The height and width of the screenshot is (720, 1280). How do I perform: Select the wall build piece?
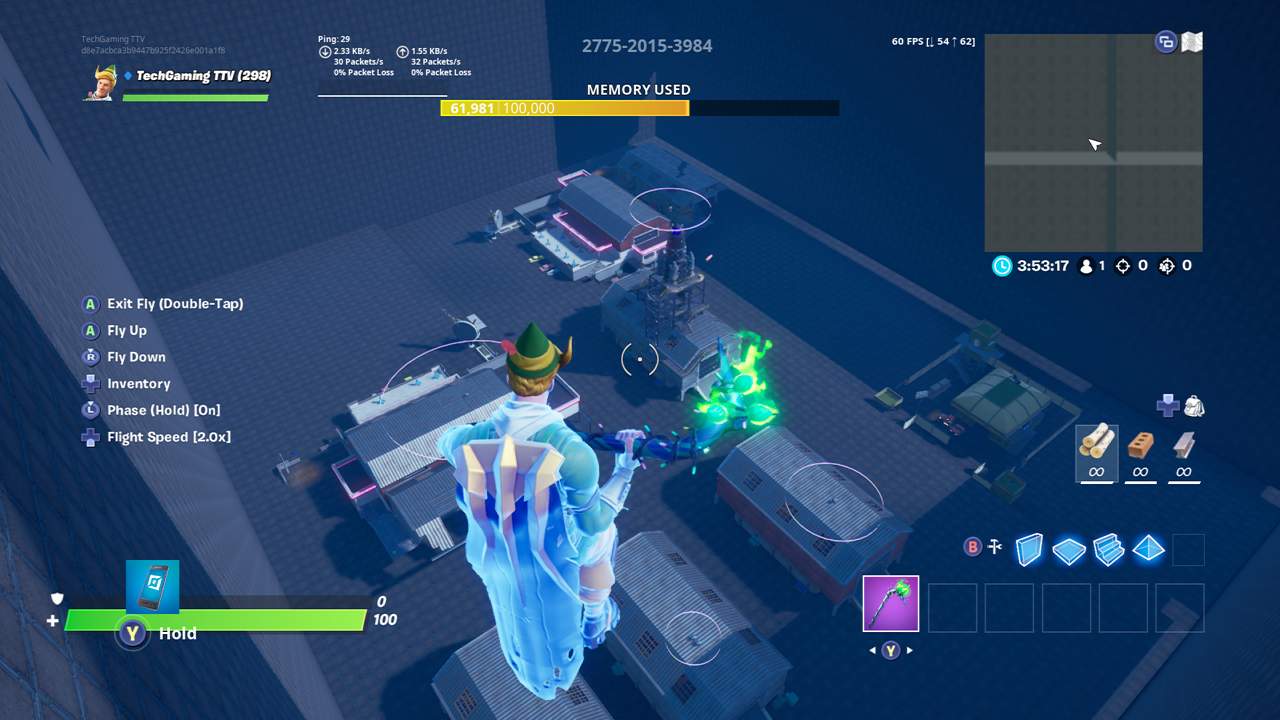1029,549
